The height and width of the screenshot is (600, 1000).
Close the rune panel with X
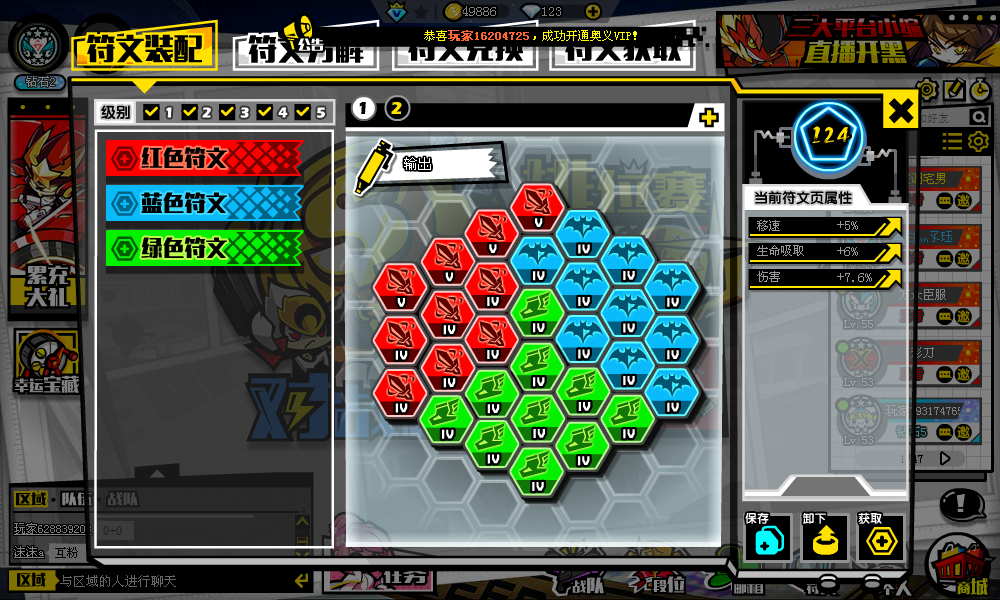pos(900,111)
